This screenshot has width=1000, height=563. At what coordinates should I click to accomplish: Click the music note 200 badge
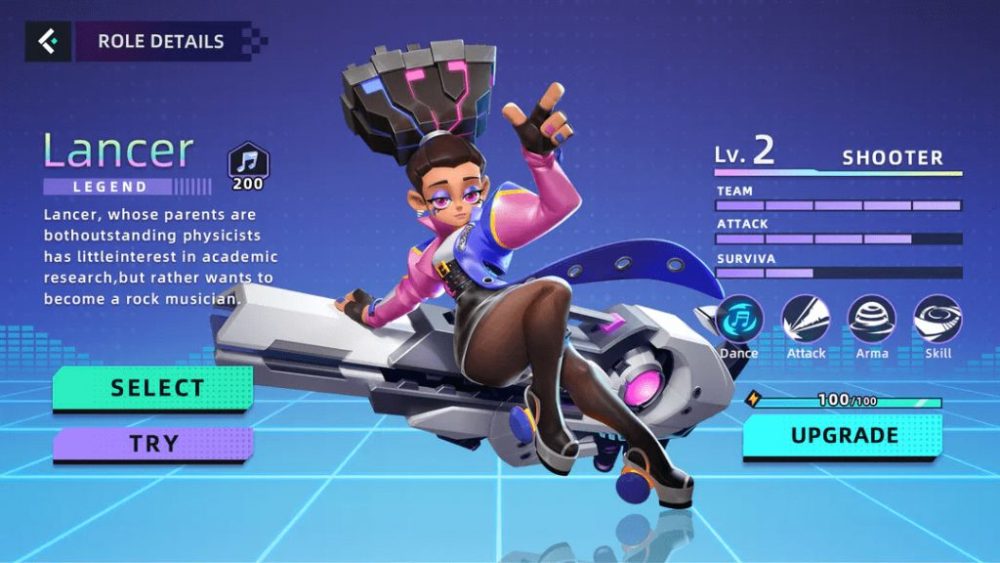(248, 162)
